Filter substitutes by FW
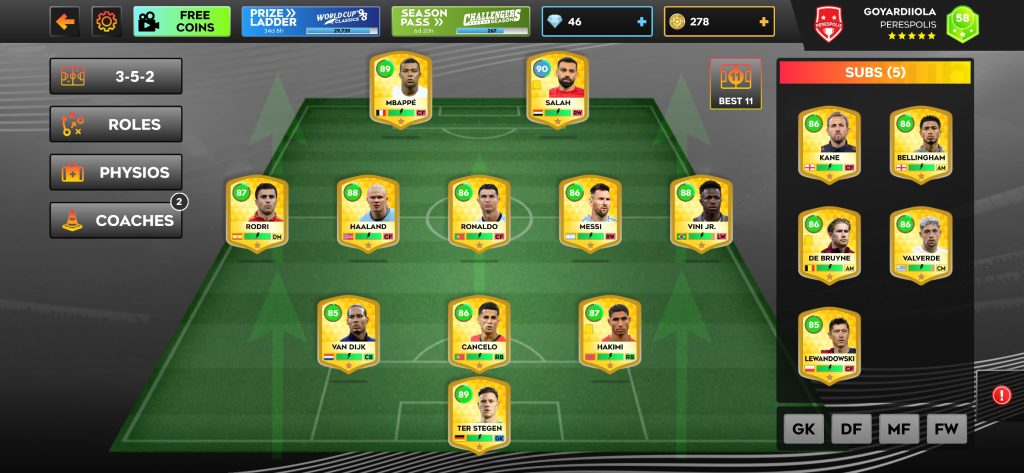 tap(947, 430)
